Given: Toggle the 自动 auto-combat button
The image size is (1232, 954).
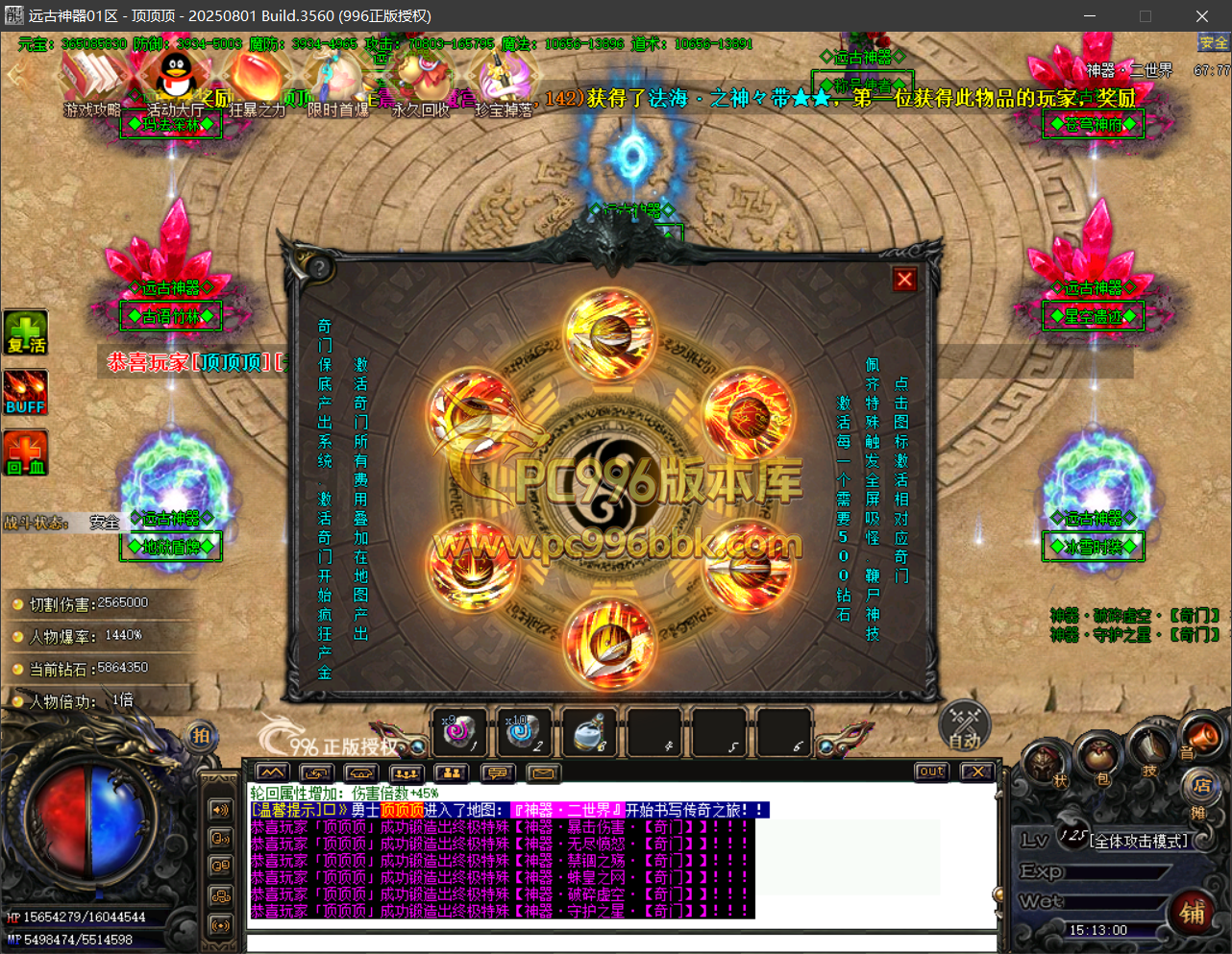Looking at the screenshot, I should (x=964, y=726).
